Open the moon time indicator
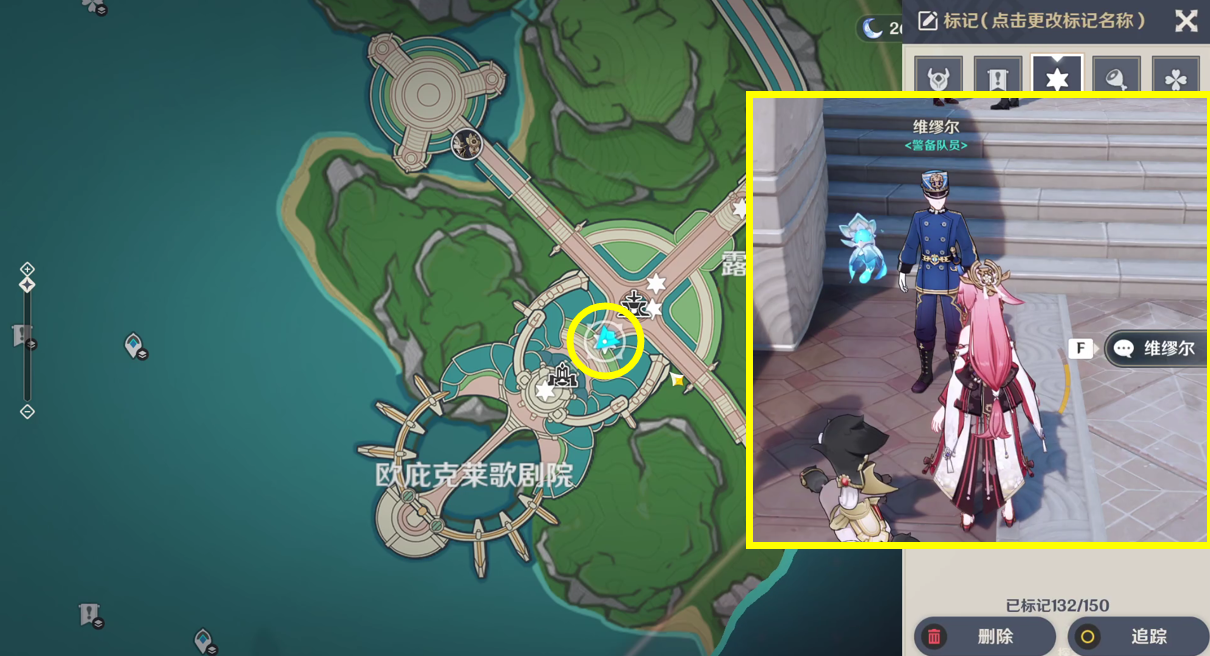This screenshot has height=656, width=1210. coord(872,28)
